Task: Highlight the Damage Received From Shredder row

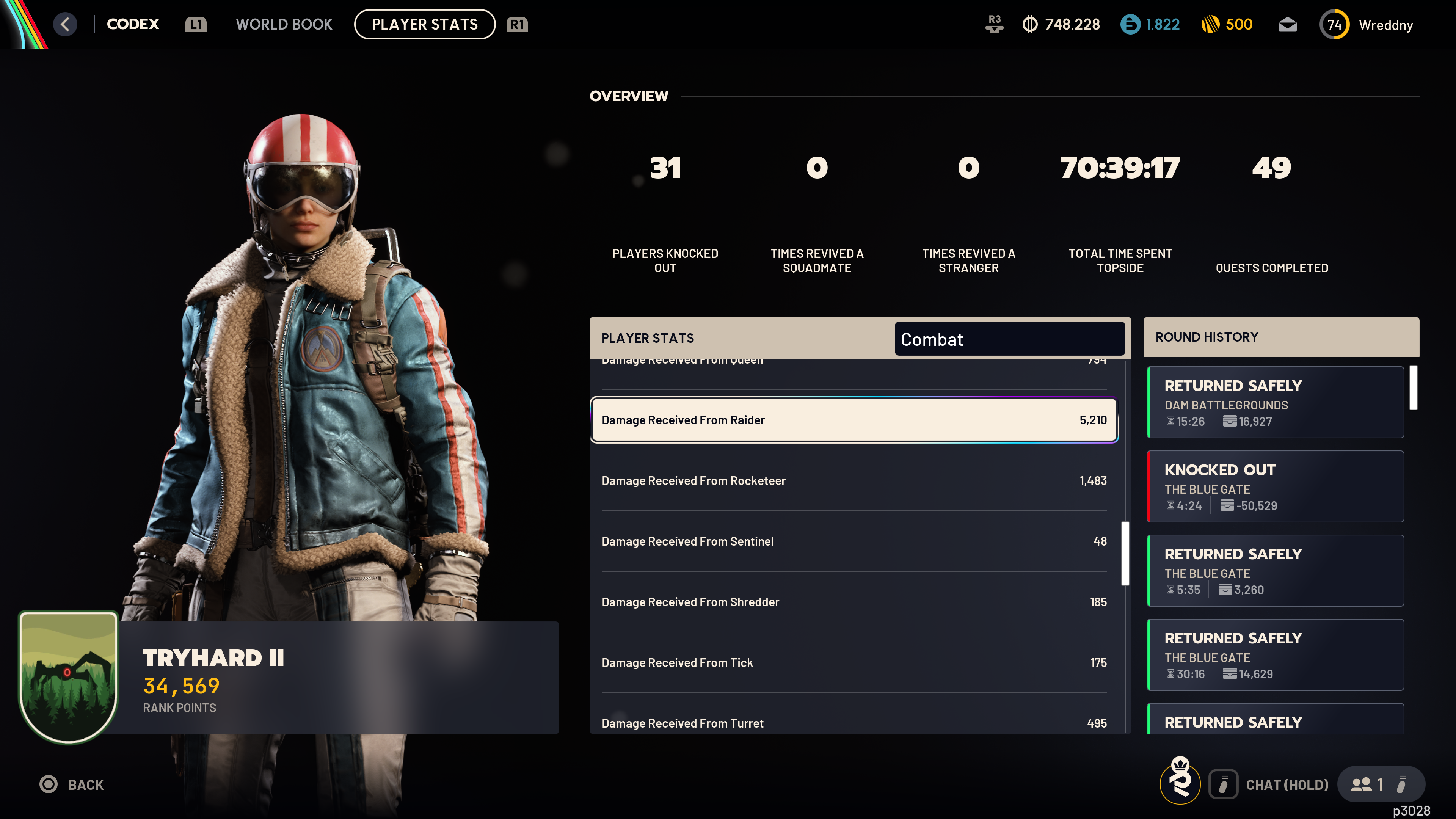Action: pyautogui.click(x=854, y=602)
